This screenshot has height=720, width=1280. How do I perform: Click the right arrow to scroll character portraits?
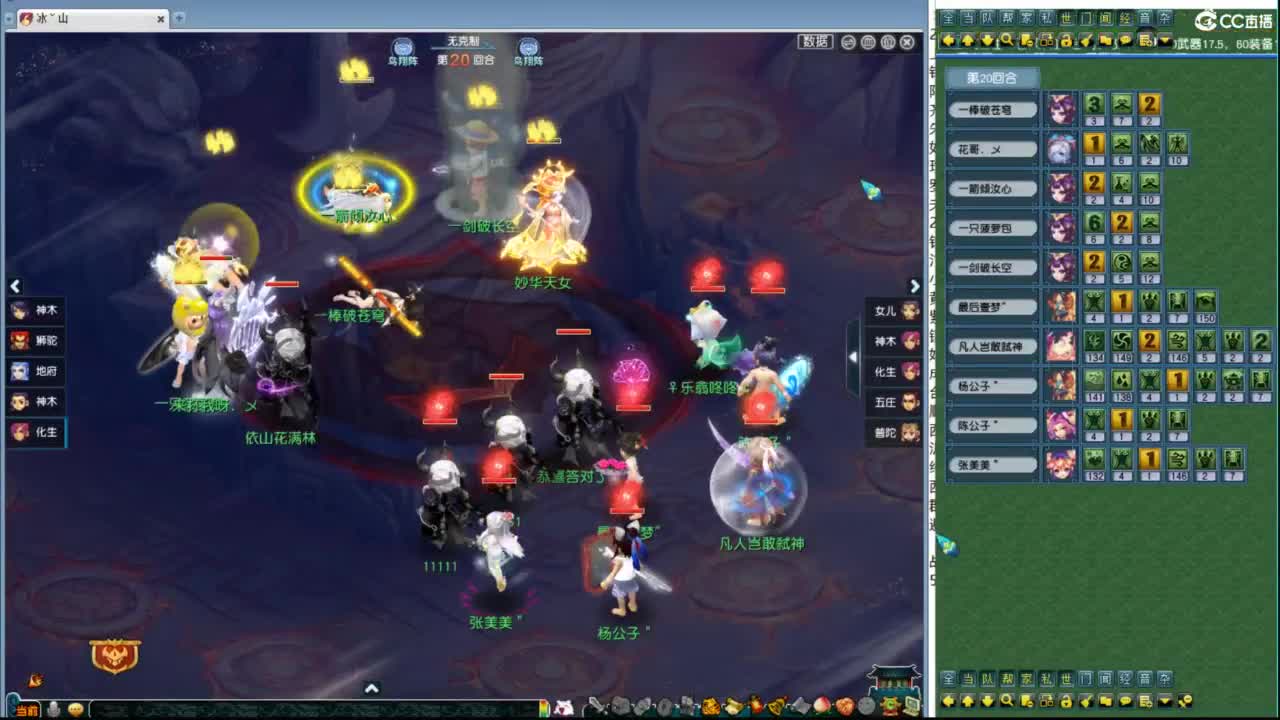915,286
